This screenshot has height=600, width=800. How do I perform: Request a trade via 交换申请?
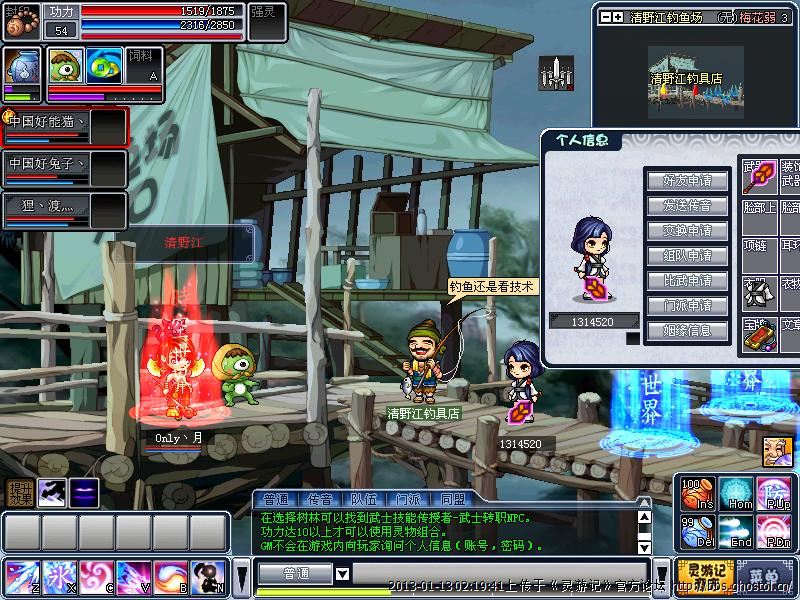[688, 231]
